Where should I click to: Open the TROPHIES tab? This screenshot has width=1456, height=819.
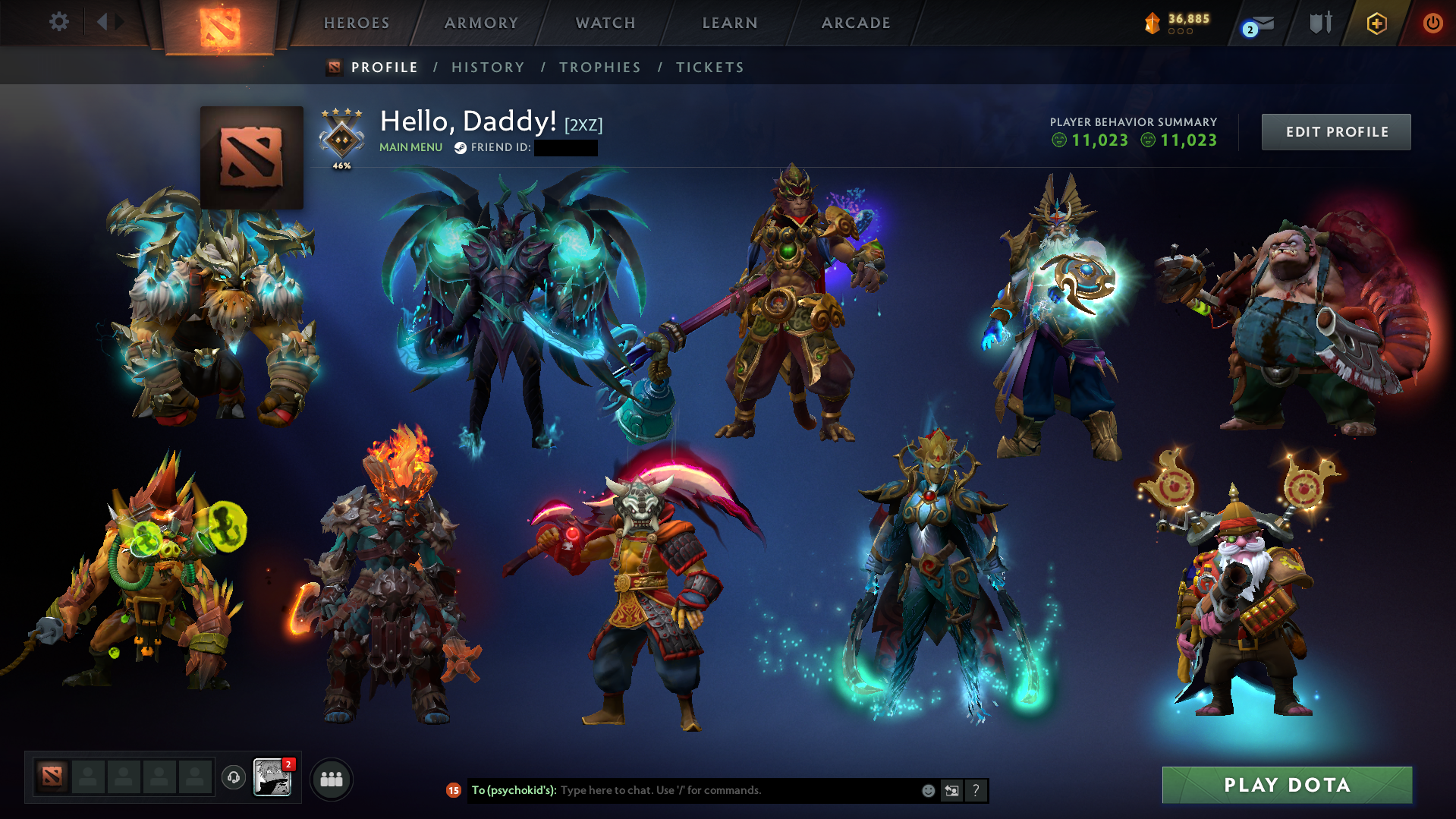click(599, 67)
